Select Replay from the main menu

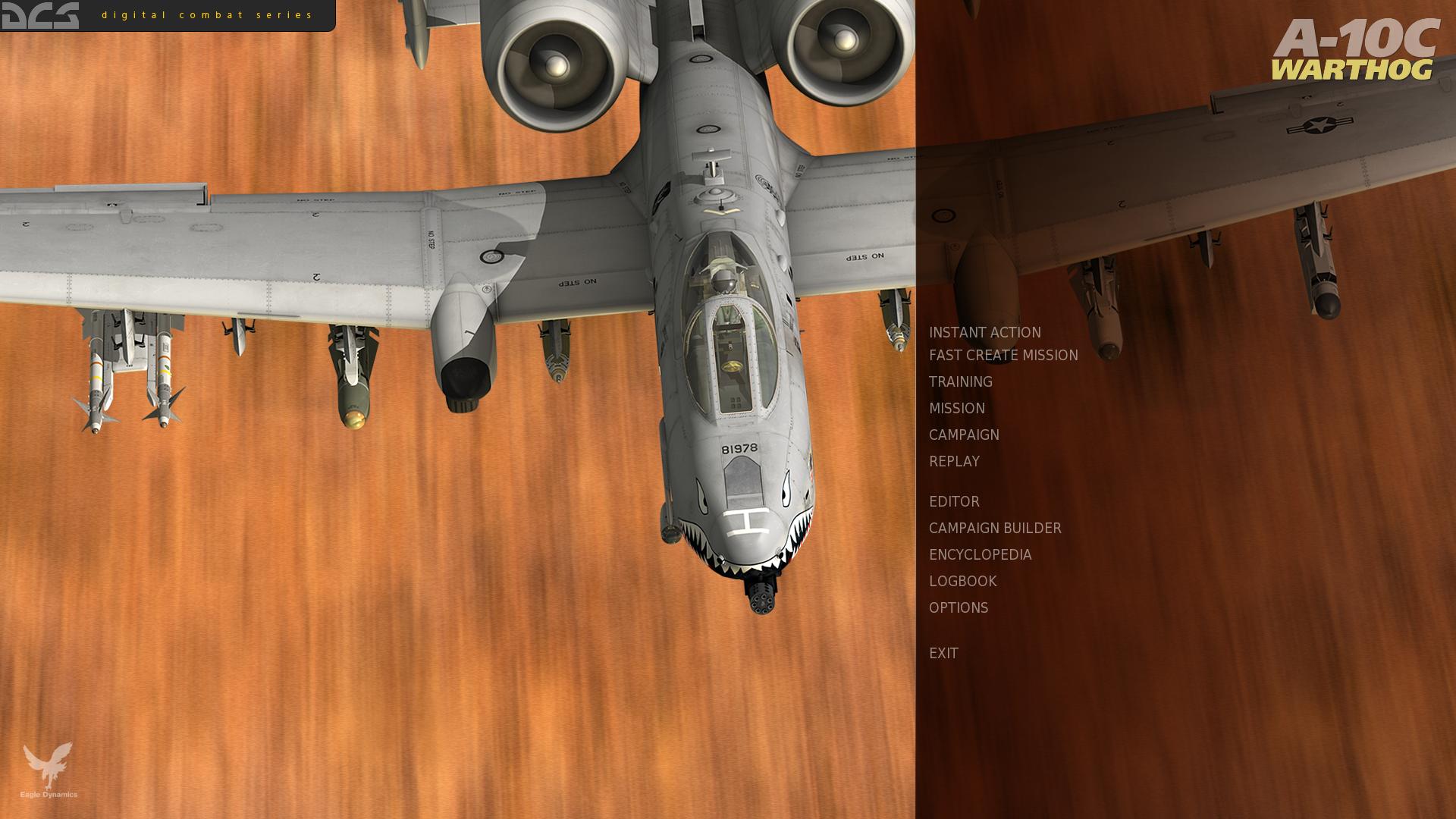click(953, 462)
